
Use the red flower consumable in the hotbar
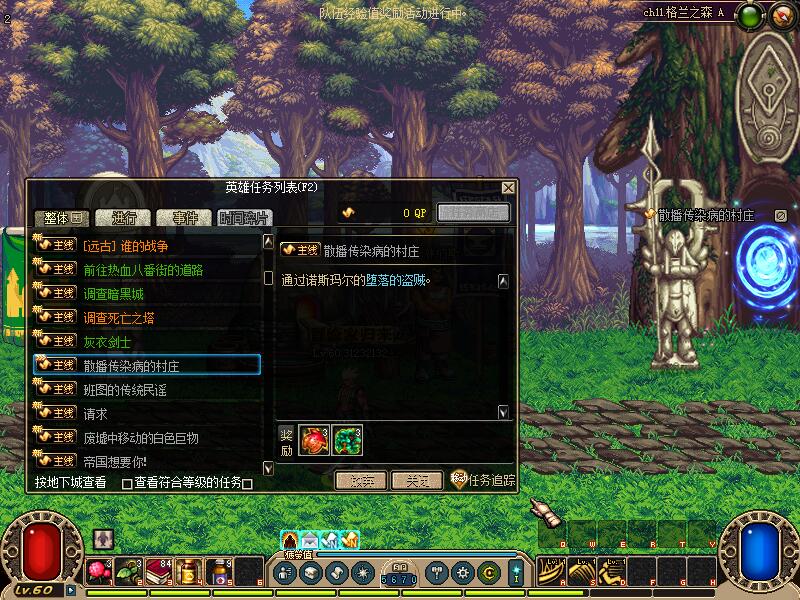(98, 571)
